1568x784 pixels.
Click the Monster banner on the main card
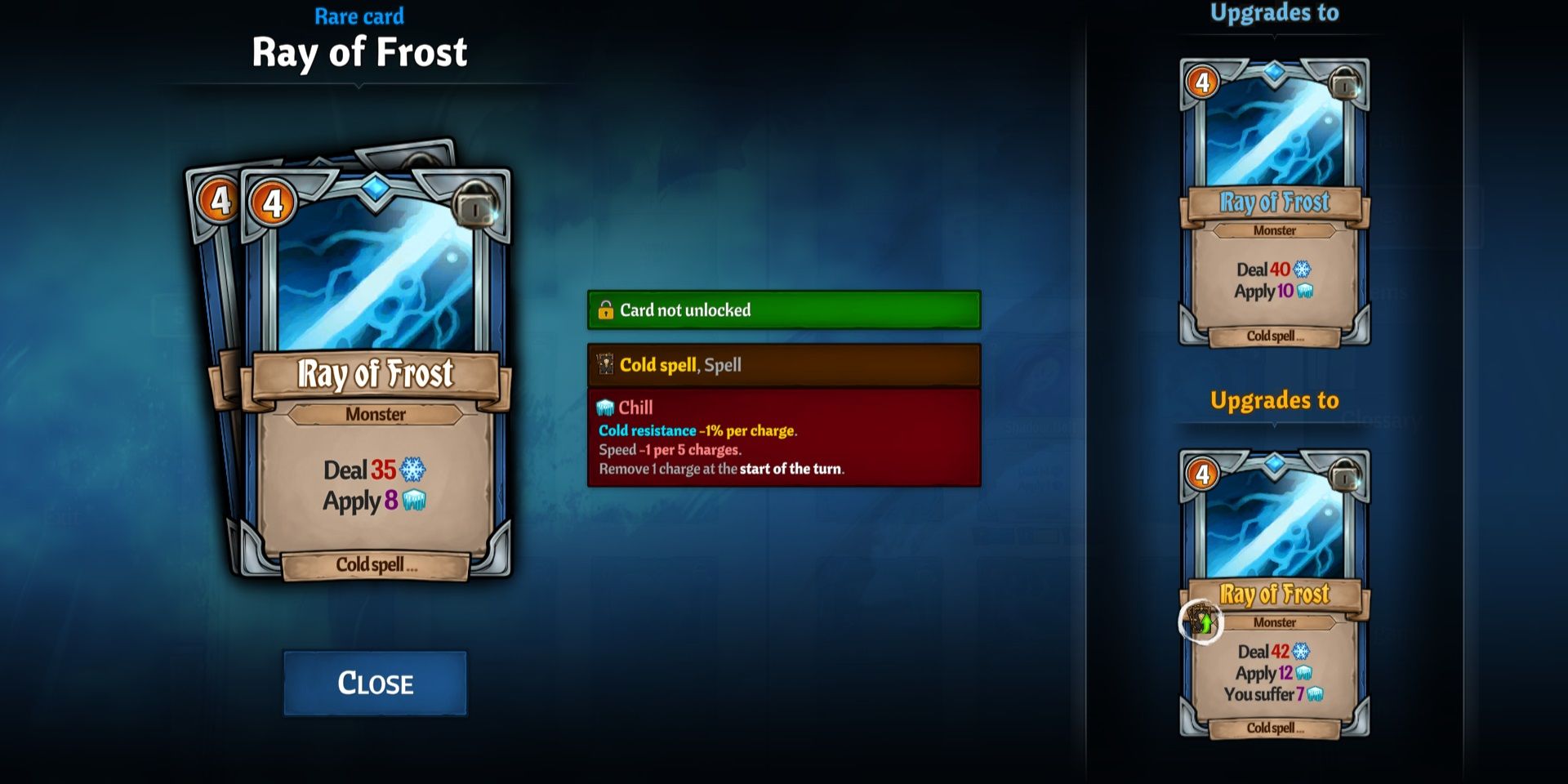click(x=374, y=415)
